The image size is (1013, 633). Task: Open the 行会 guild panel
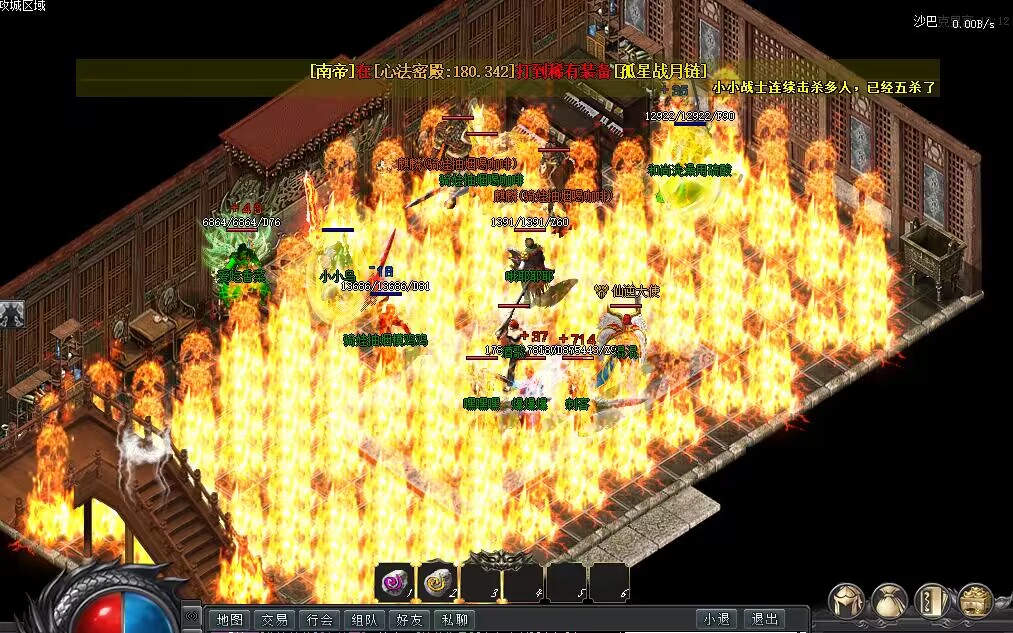coord(319,620)
